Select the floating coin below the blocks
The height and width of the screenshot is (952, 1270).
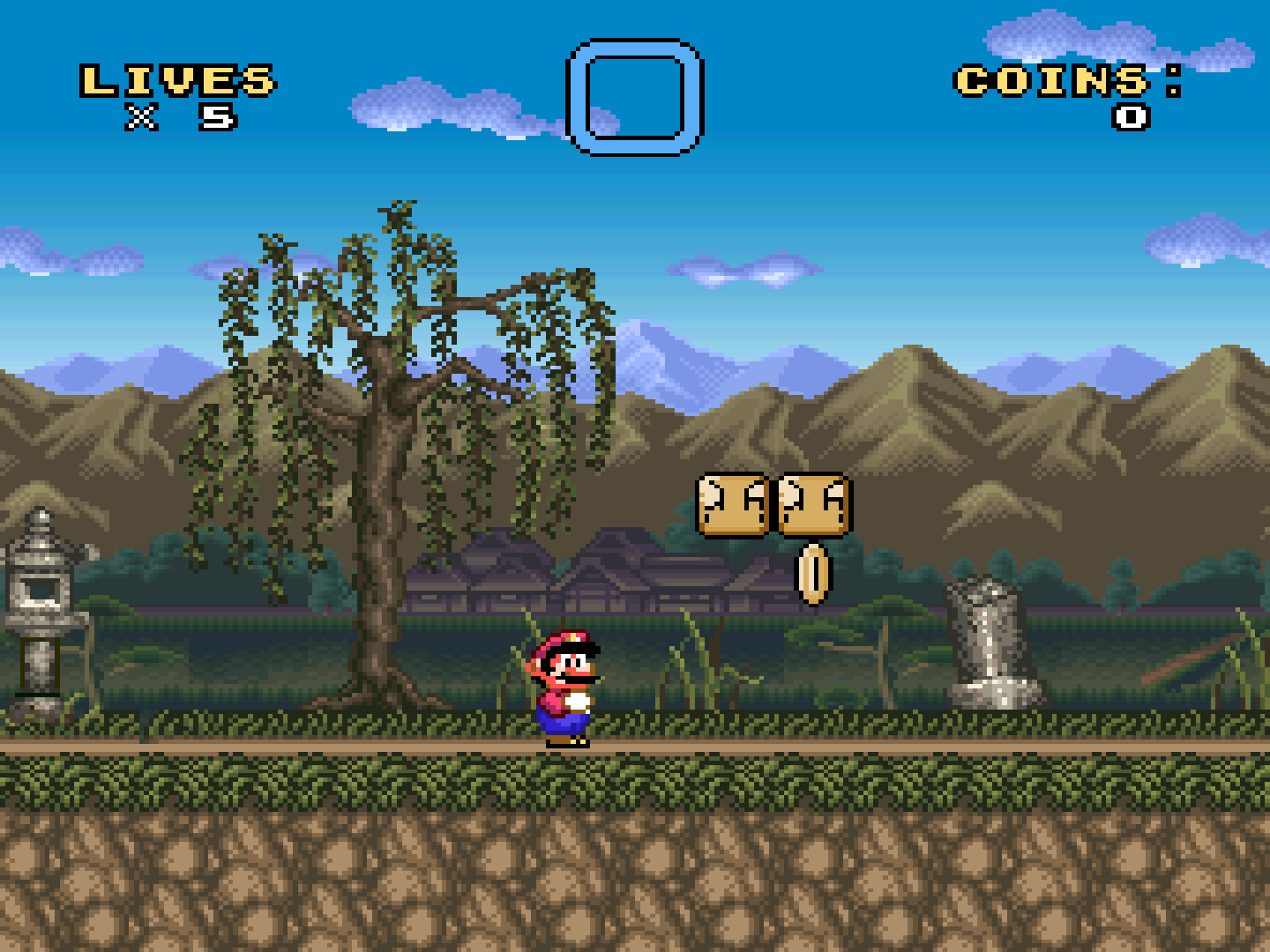813,573
